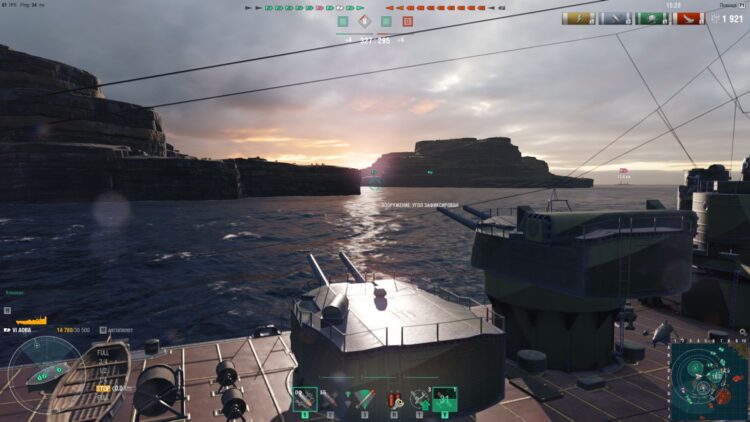Open the minimap in the corner

coord(708,380)
